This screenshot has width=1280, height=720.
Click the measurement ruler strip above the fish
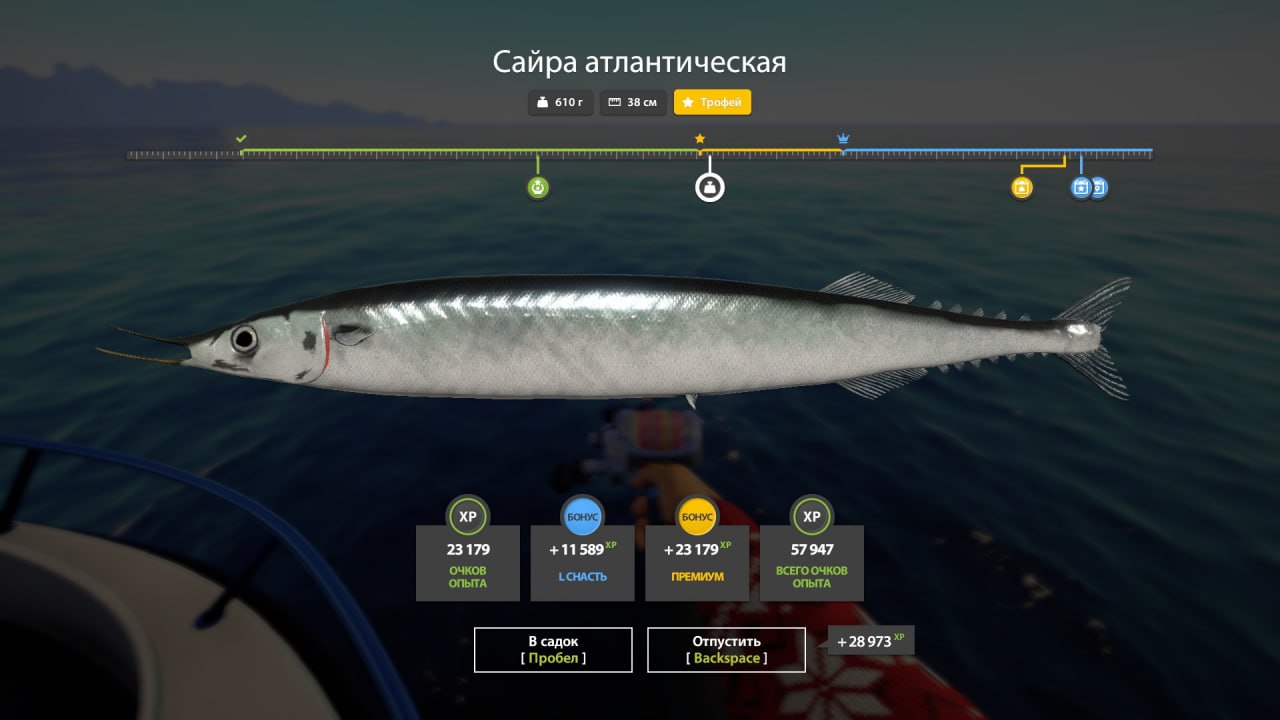(x=640, y=155)
